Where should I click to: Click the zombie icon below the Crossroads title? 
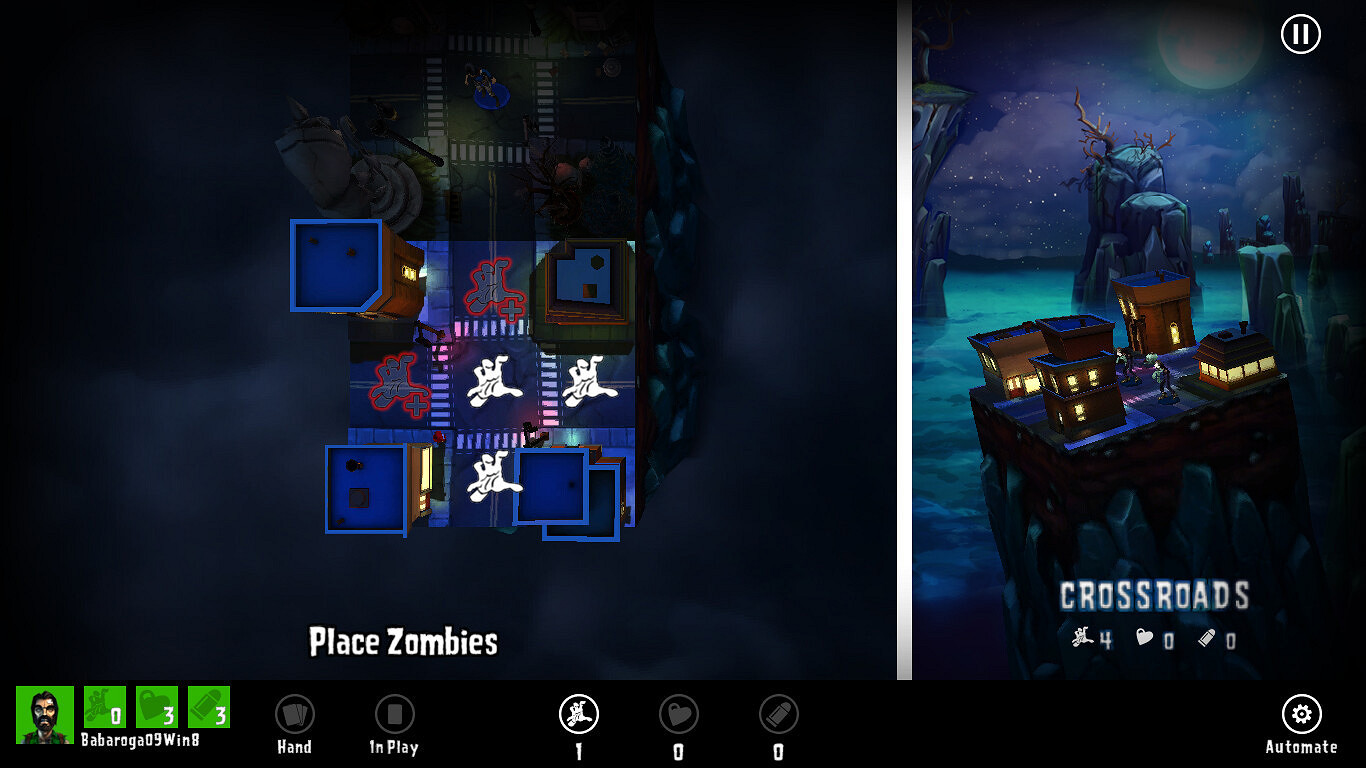click(x=1083, y=637)
